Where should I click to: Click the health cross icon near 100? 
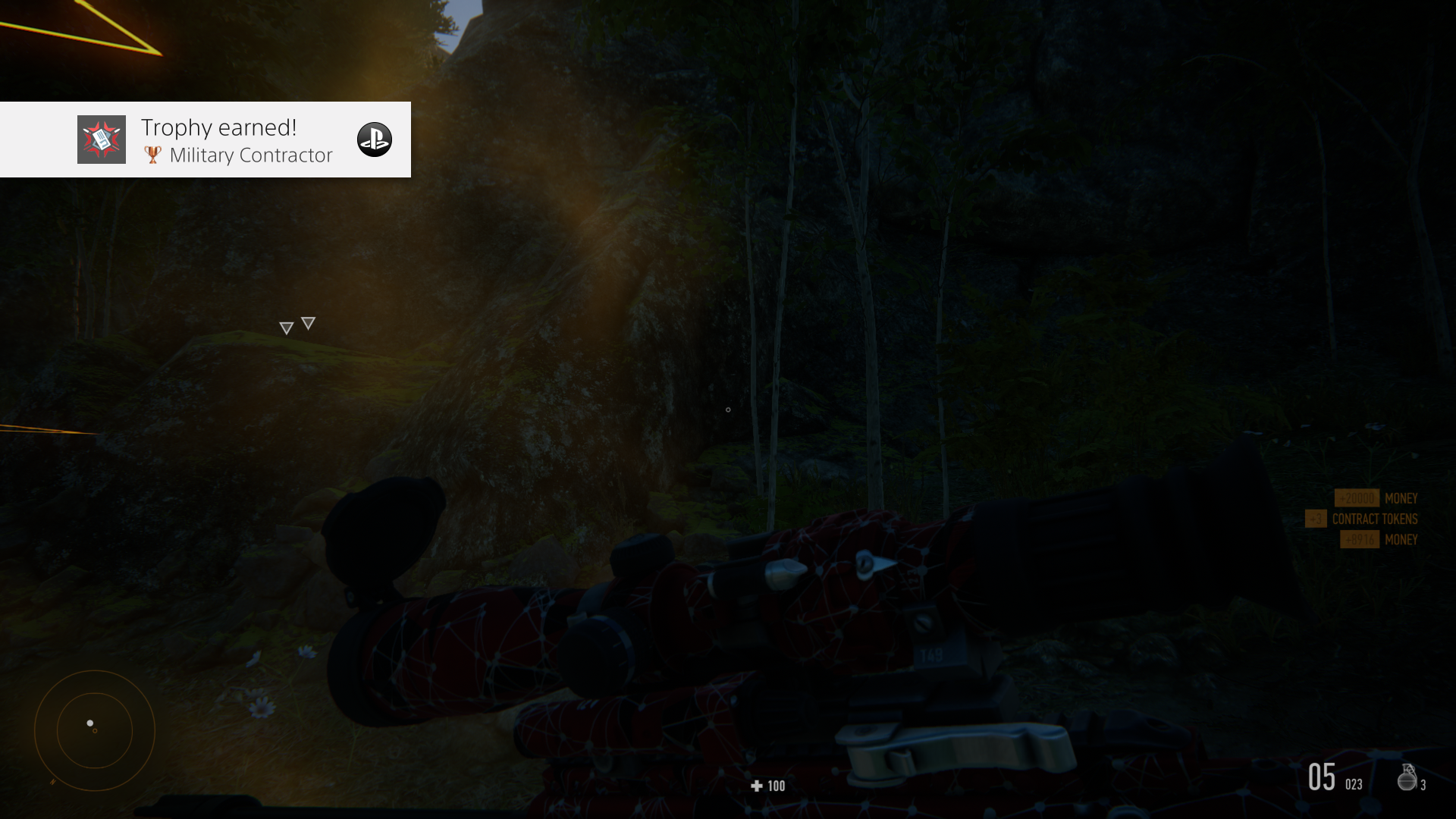[x=755, y=786]
